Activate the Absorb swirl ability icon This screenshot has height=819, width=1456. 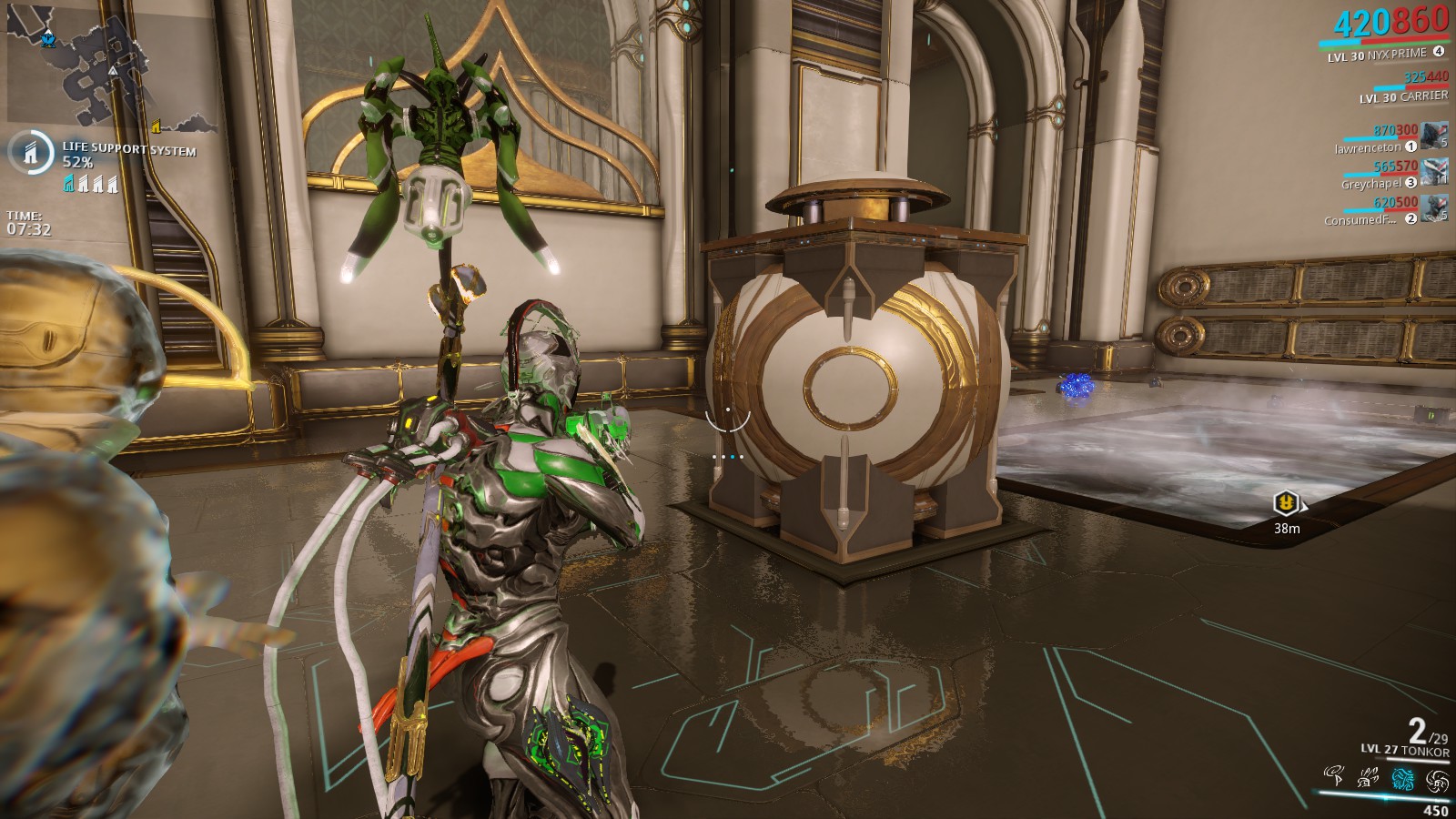[1437, 779]
